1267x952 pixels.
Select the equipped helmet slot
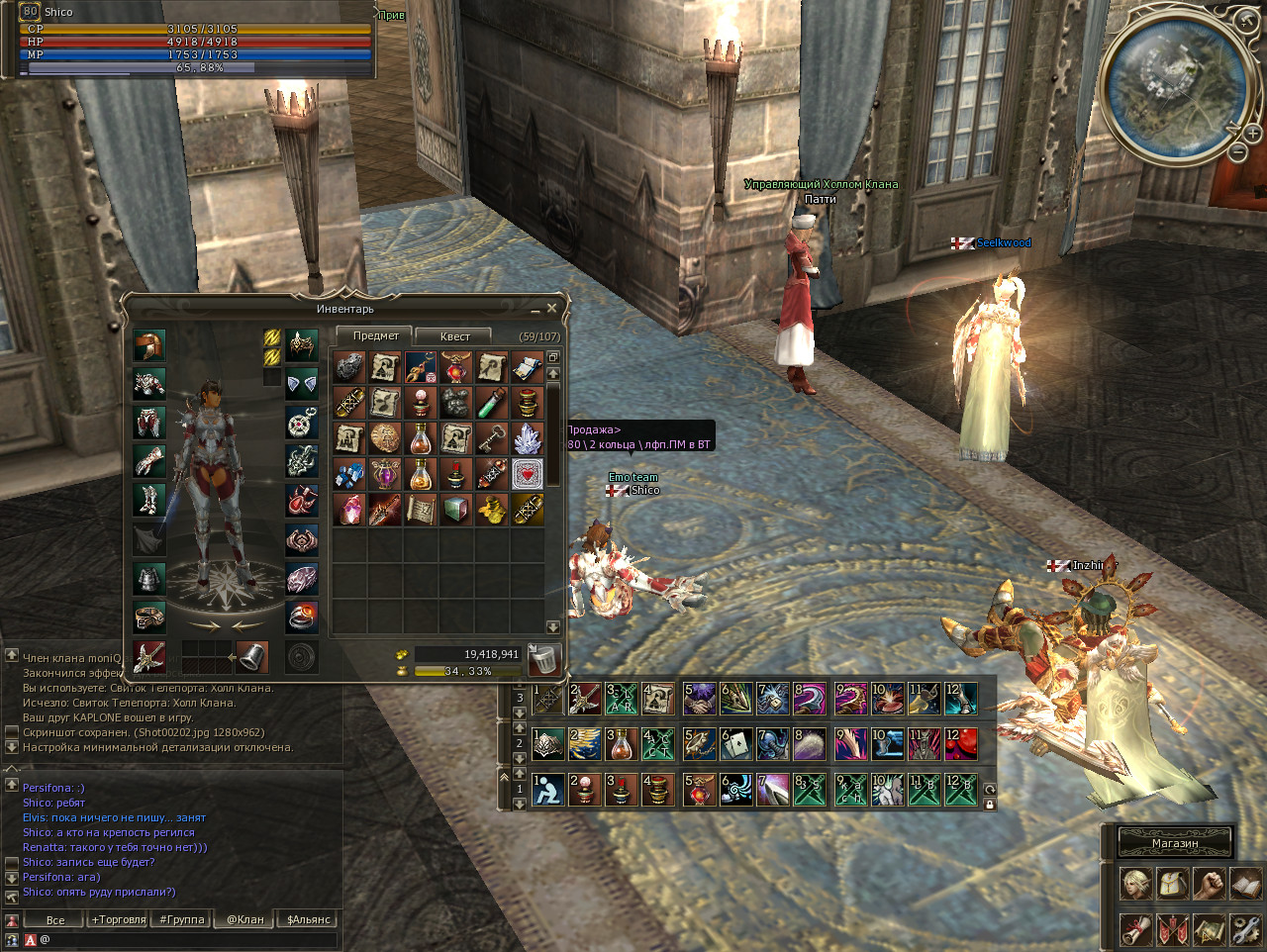coord(149,346)
